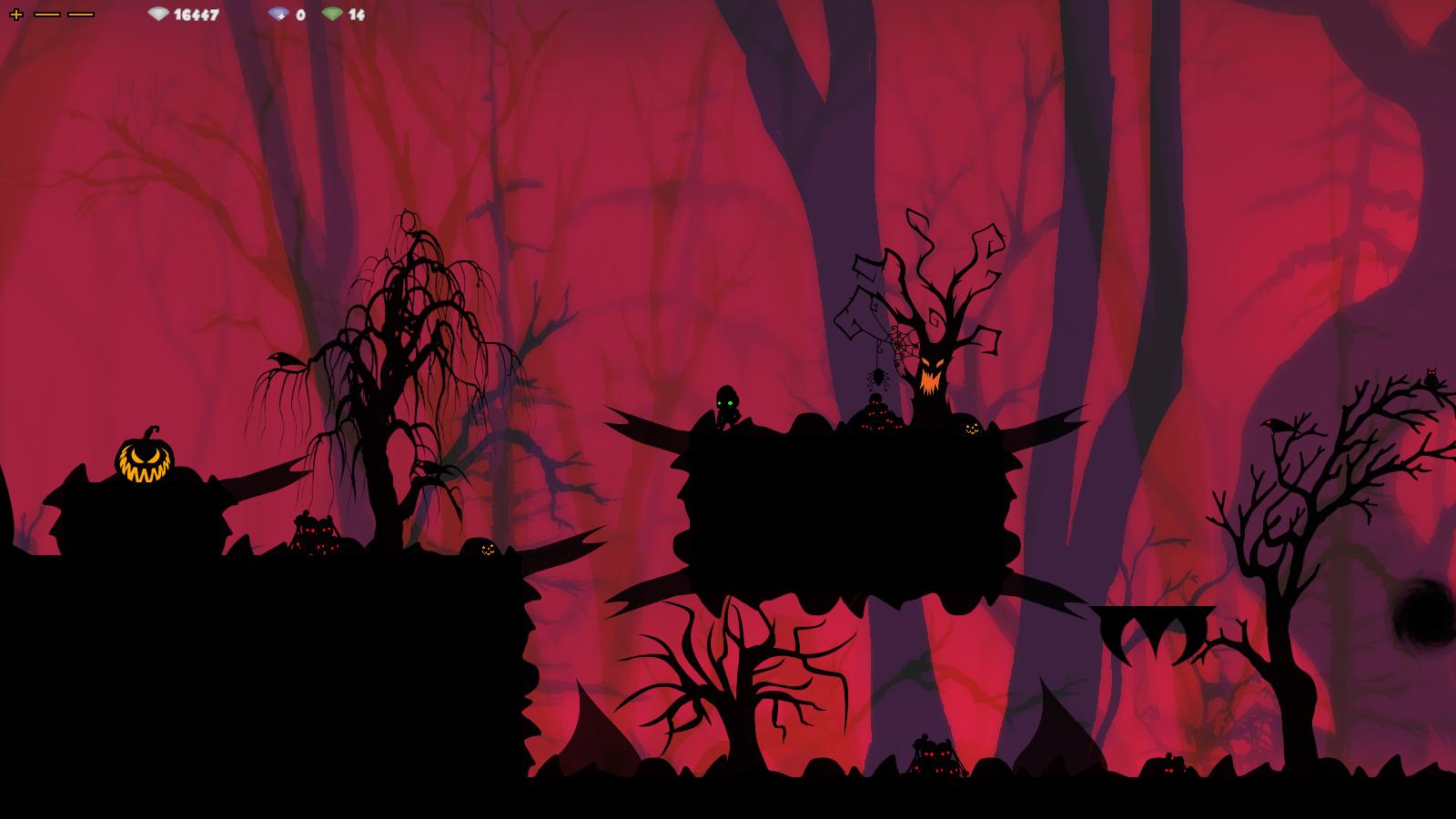Click the green gem icon in the HUD
The image size is (1456, 819).
[334, 14]
